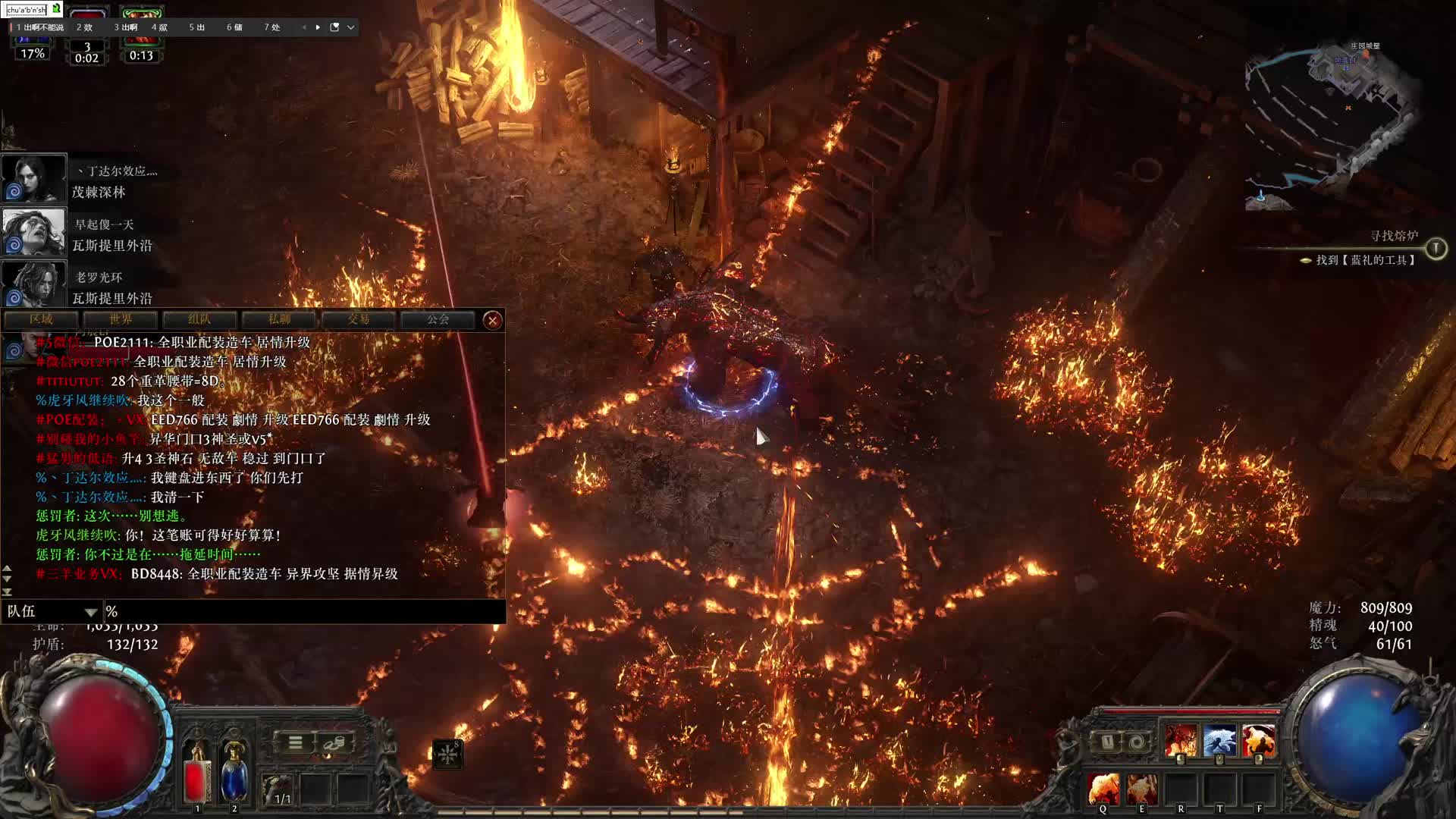Select the 交易 trade chat tab
The height and width of the screenshot is (819, 1456).
point(359,320)
